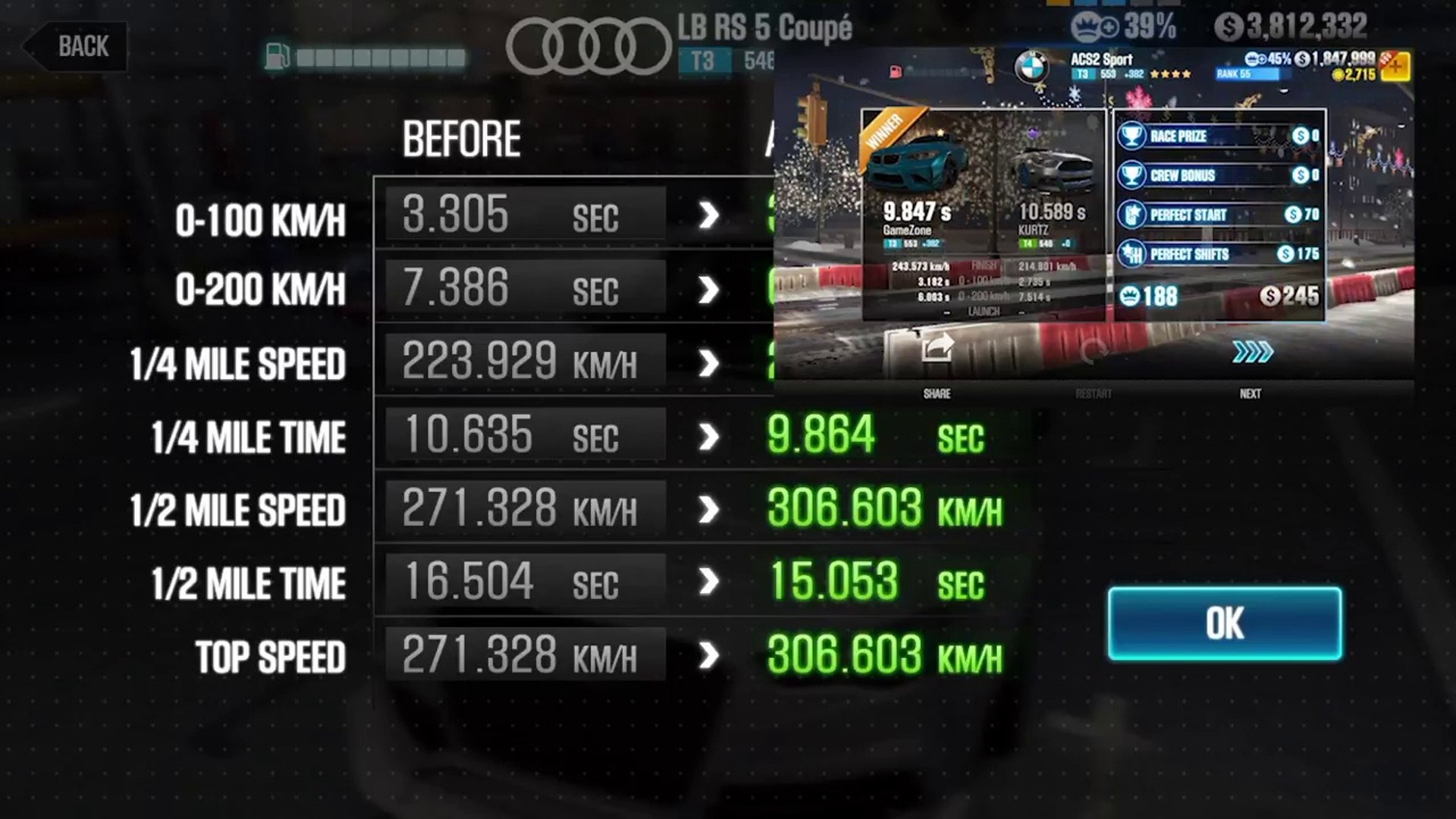The image size is (1456, 819).
Task: Tap the gold plus button to add currency
Action: click(1396, 67)
